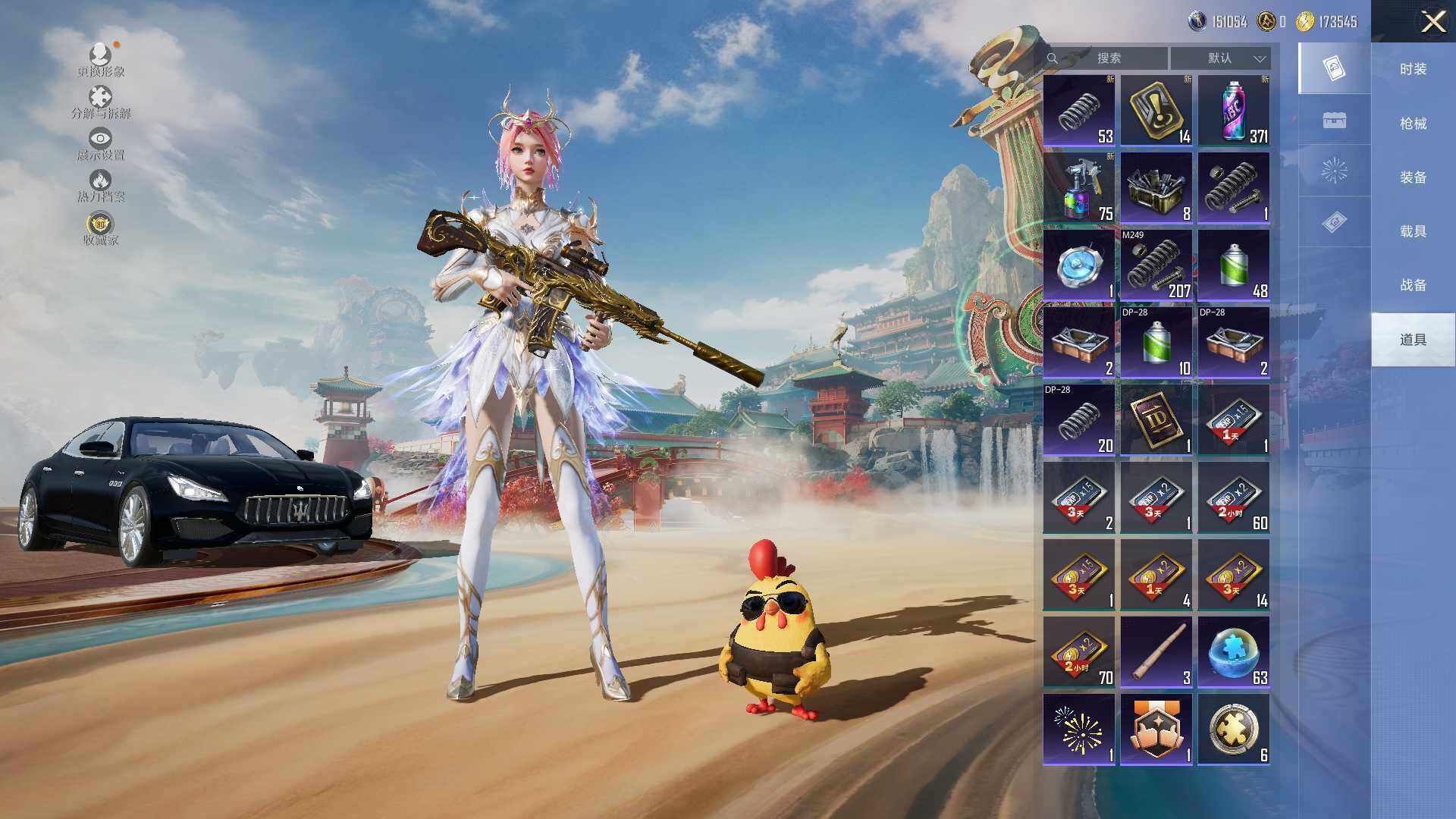Viewport: 1456px width, 819px height.
Task: Open 展示设置 display settings
Action: point(101,144)
